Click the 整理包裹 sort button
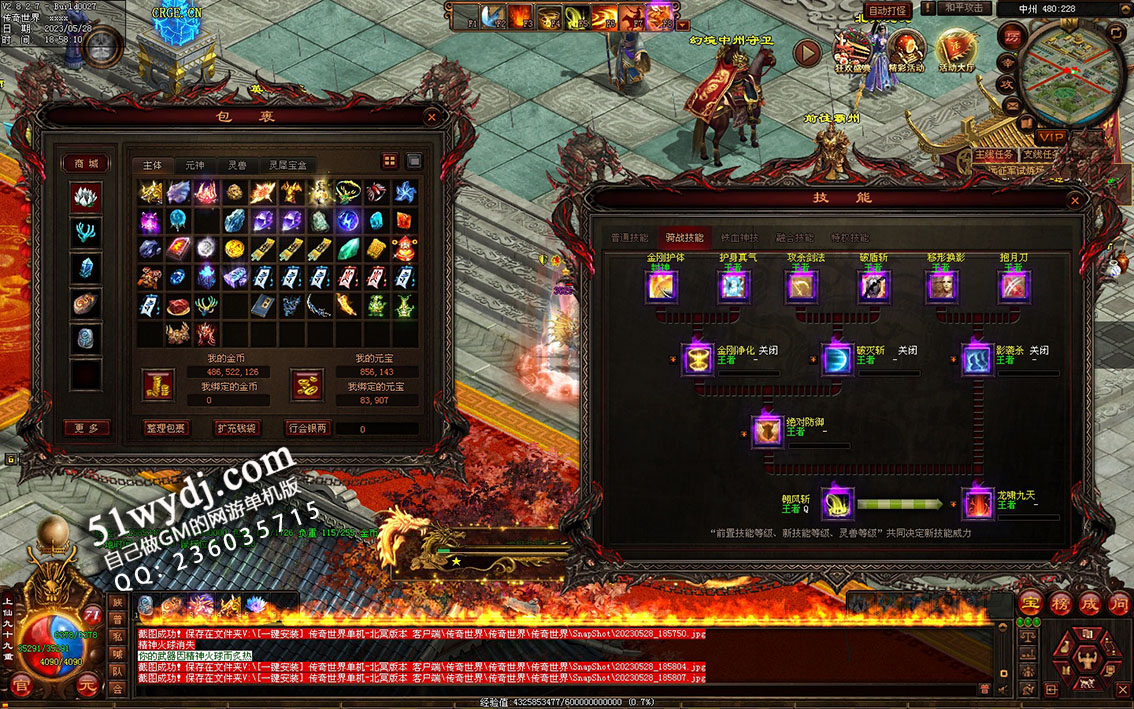The height and width of the screenshot is (709, 1134). 165,428
